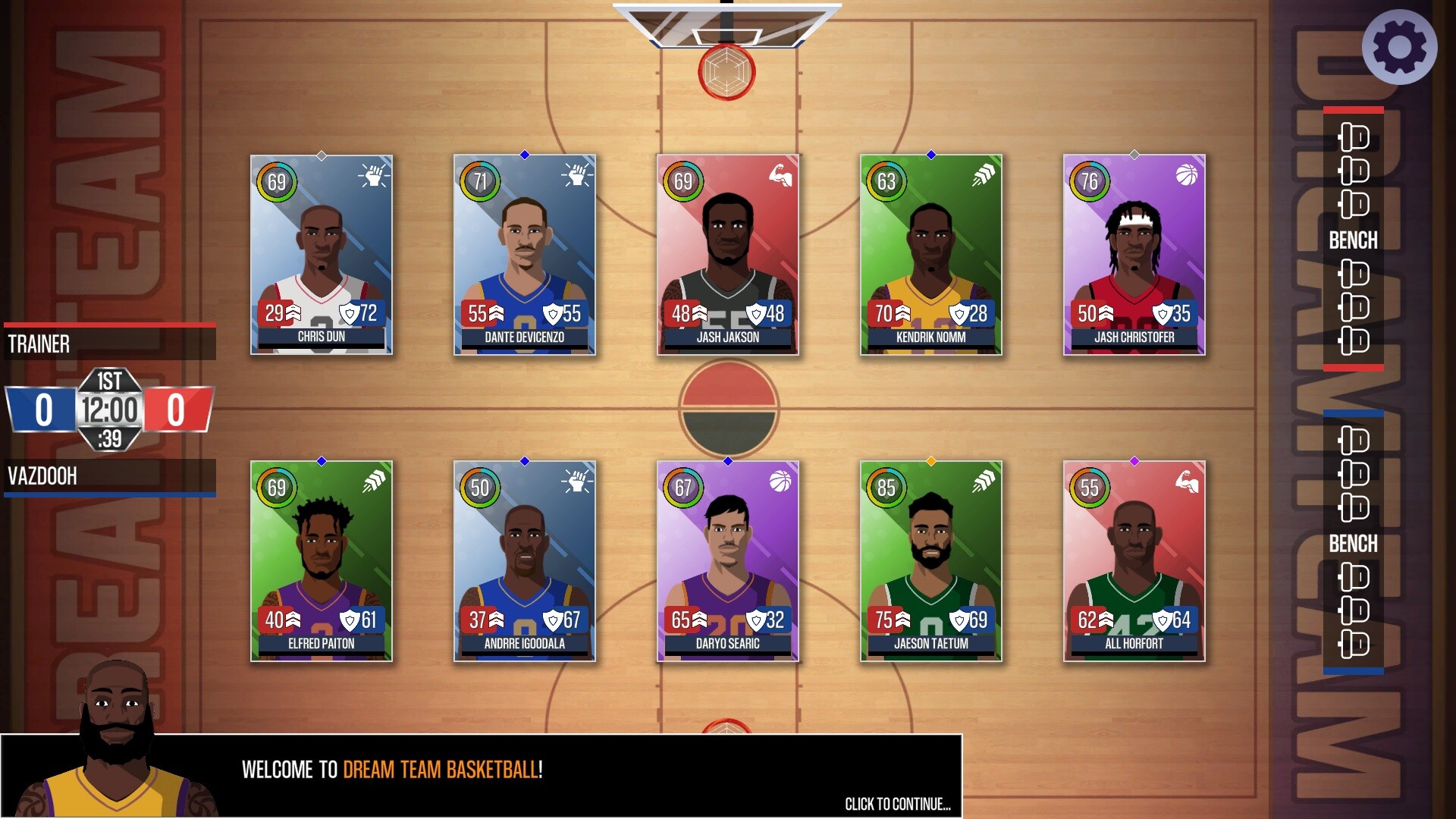Select the Elfred Paiton player card

pos(322,561)
